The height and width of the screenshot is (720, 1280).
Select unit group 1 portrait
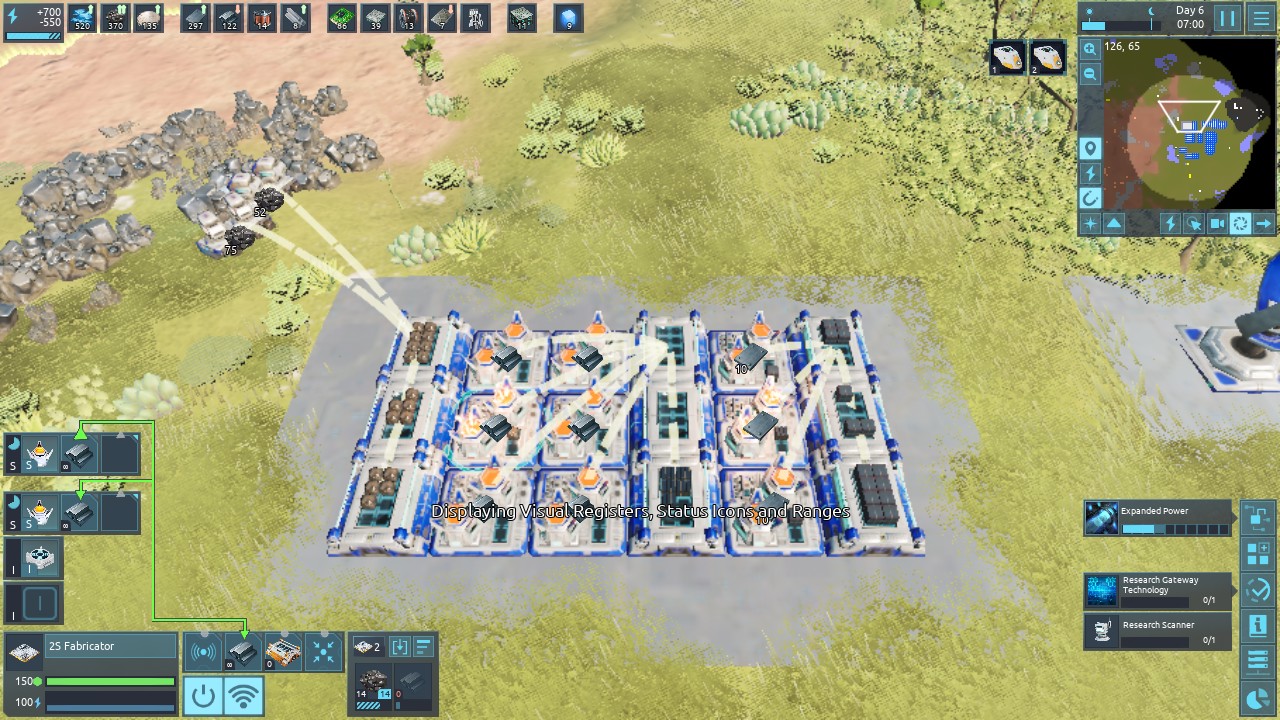[x=1008, y=58]
